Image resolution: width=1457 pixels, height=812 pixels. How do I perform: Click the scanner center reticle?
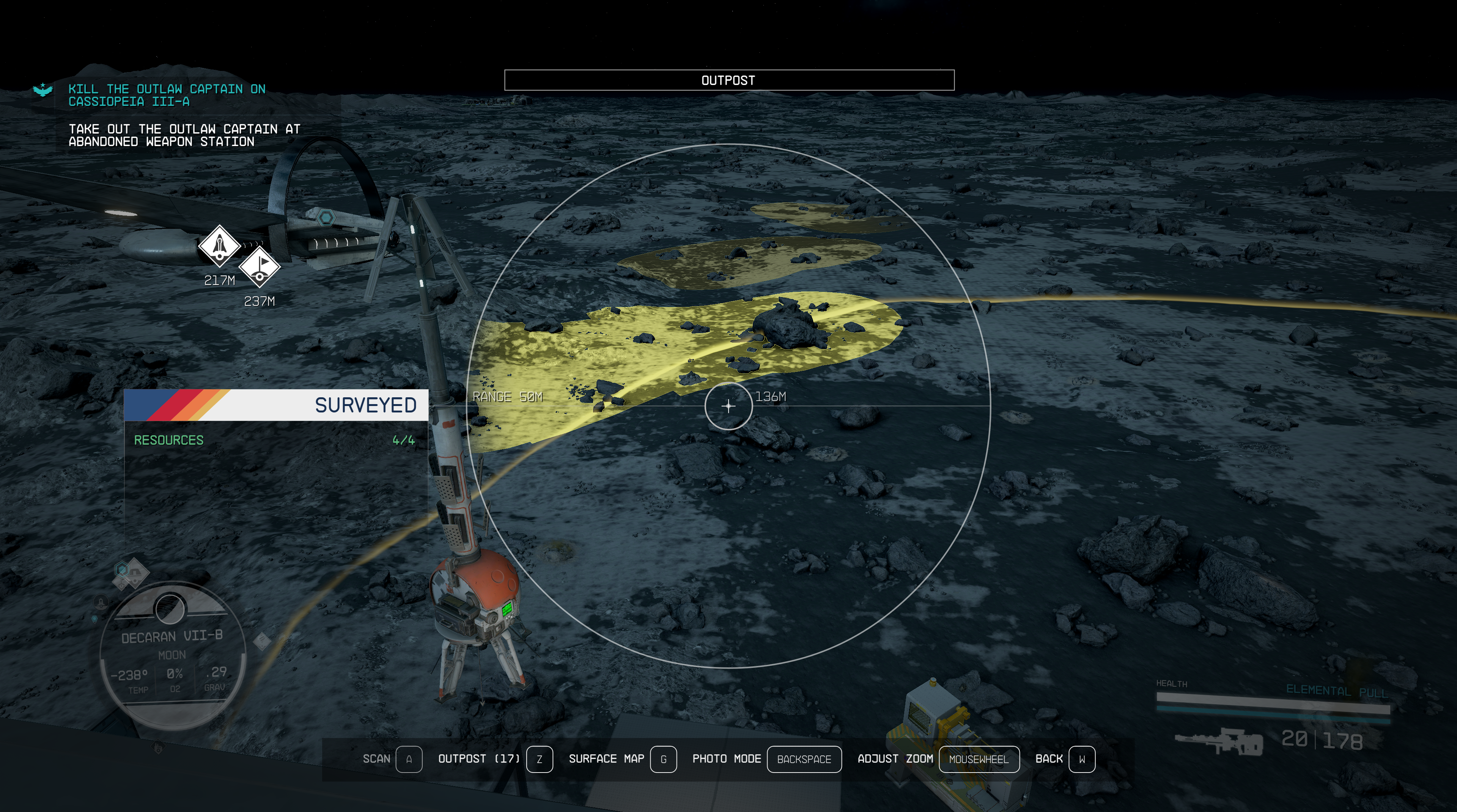pos(728,406)
